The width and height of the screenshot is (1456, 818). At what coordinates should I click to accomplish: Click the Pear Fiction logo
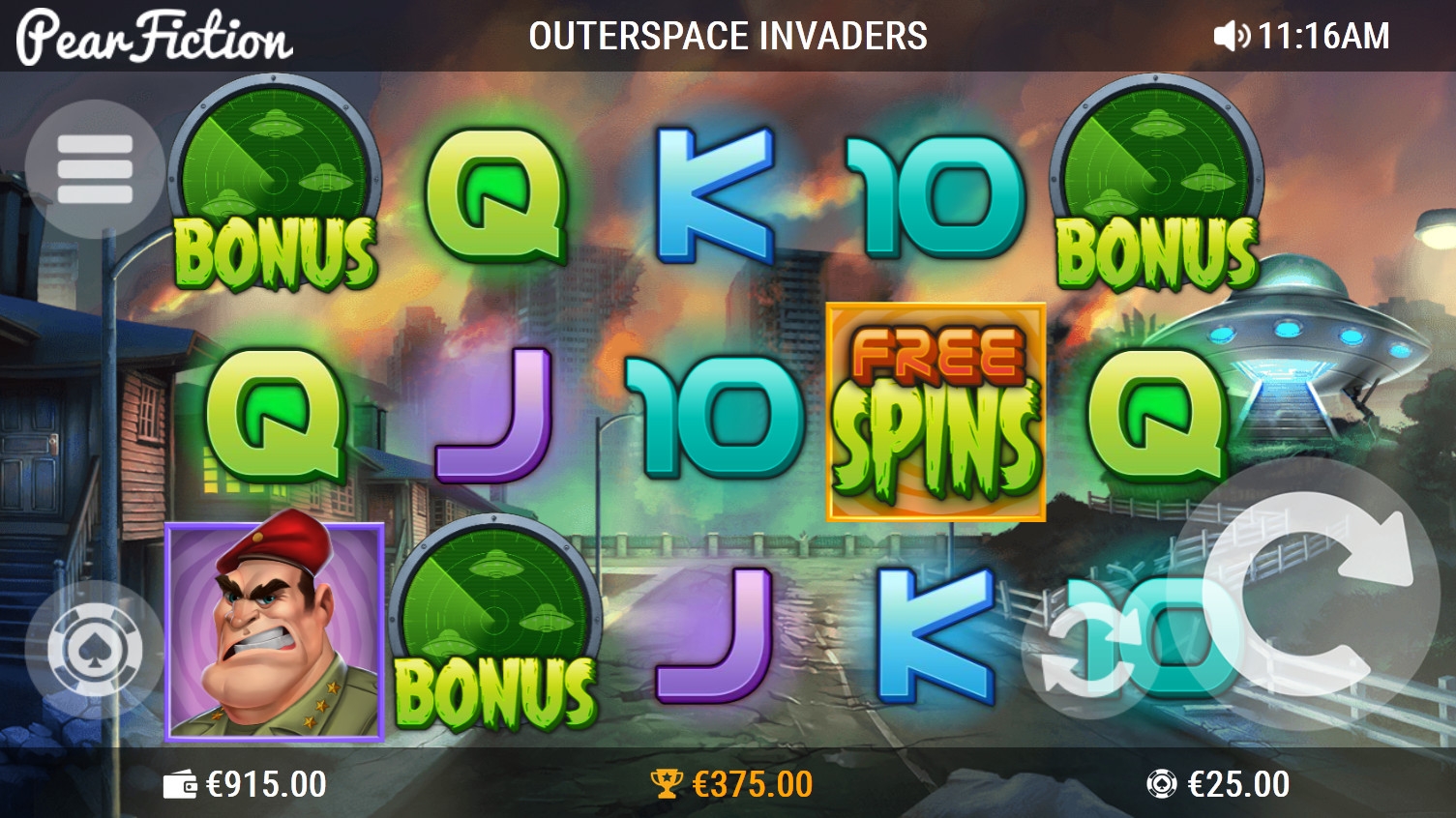[x=155, y=37]
